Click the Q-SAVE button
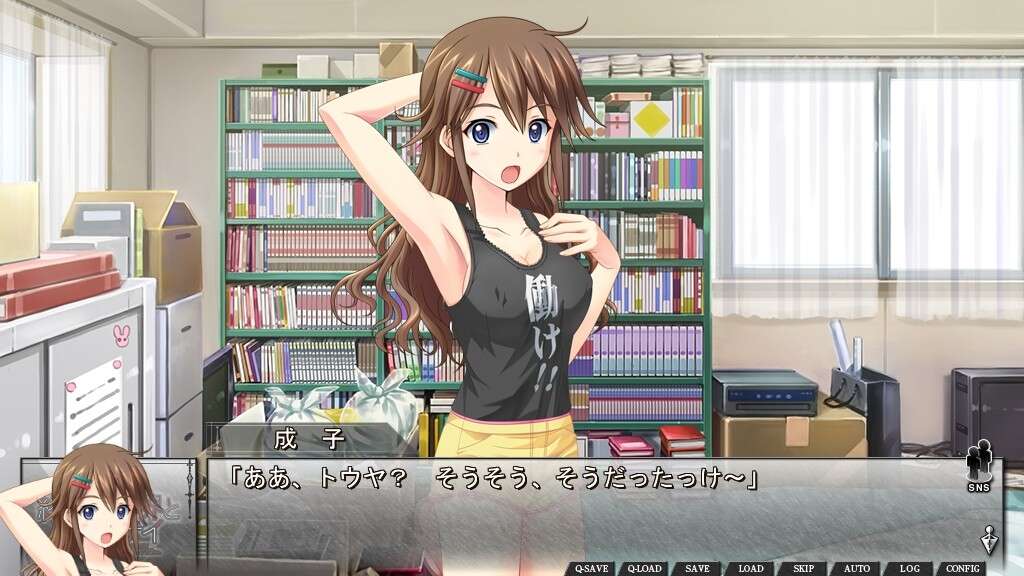 (x=593, y=568)
